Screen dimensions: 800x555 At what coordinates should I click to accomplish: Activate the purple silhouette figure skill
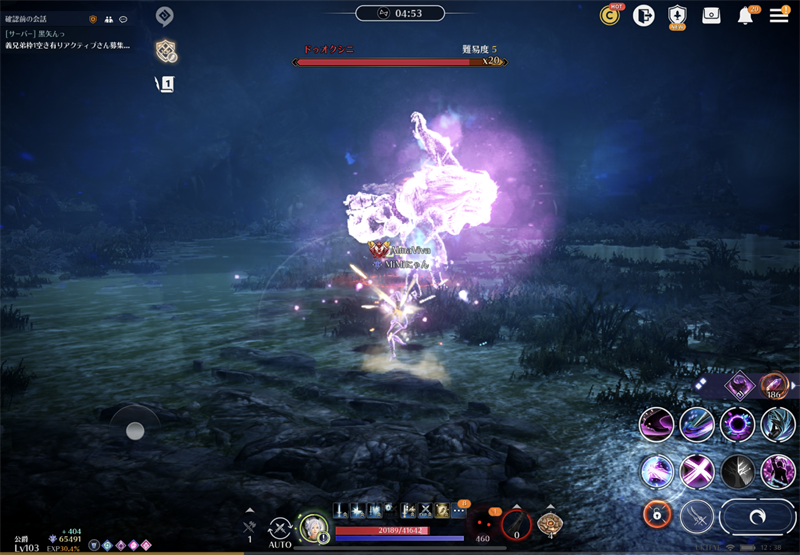[778, 470]
